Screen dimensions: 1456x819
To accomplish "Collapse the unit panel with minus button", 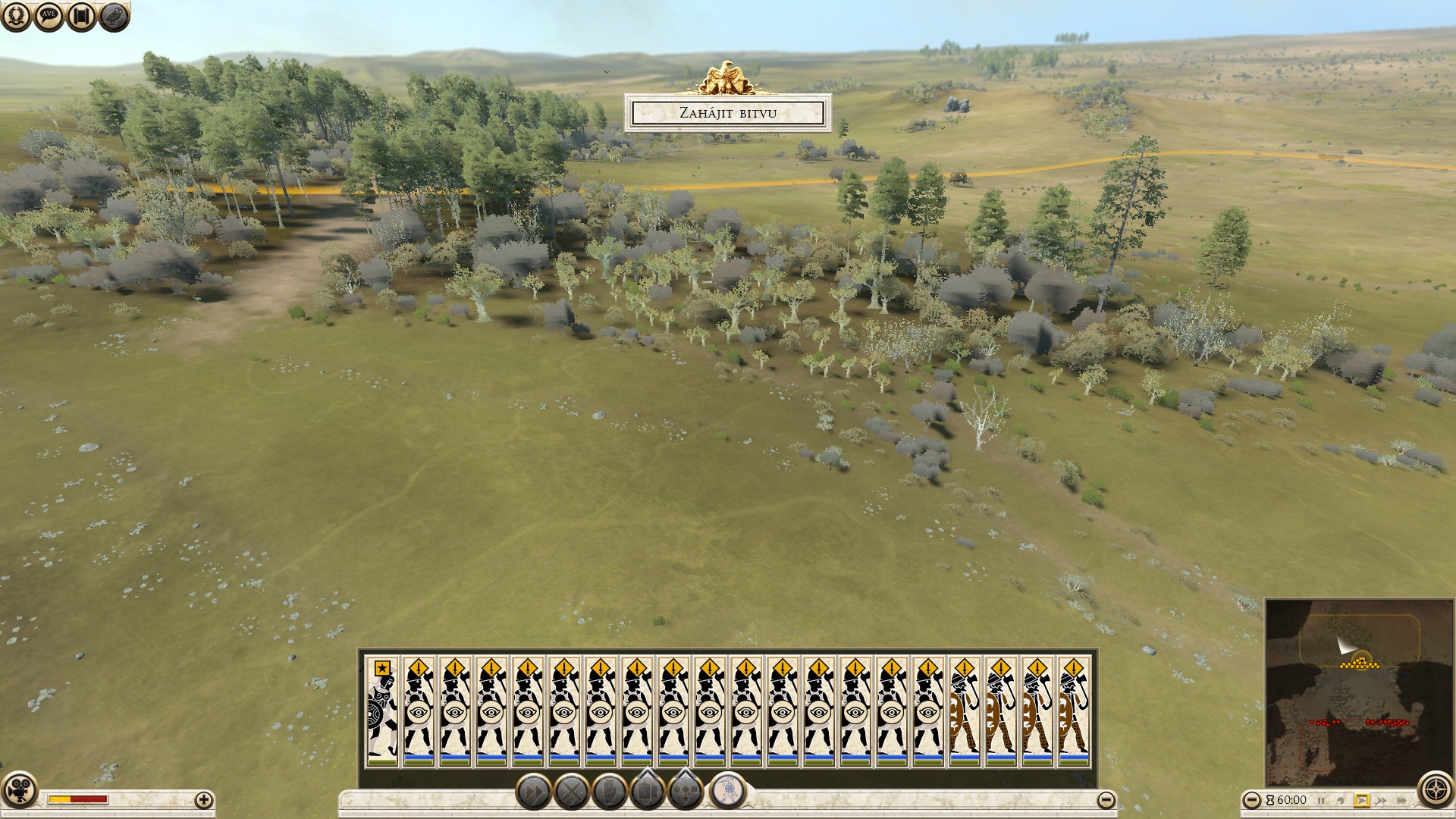I will 1106,800.
